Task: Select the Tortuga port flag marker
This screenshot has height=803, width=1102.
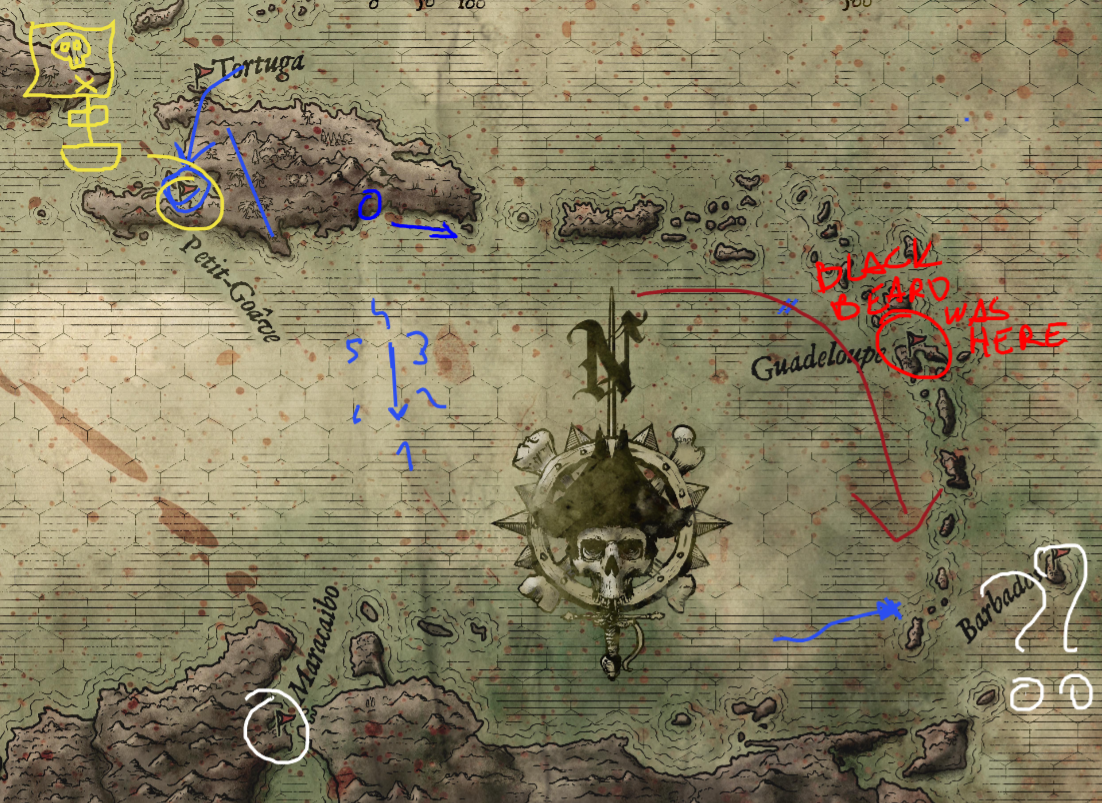Action: (x=205, y=71)
